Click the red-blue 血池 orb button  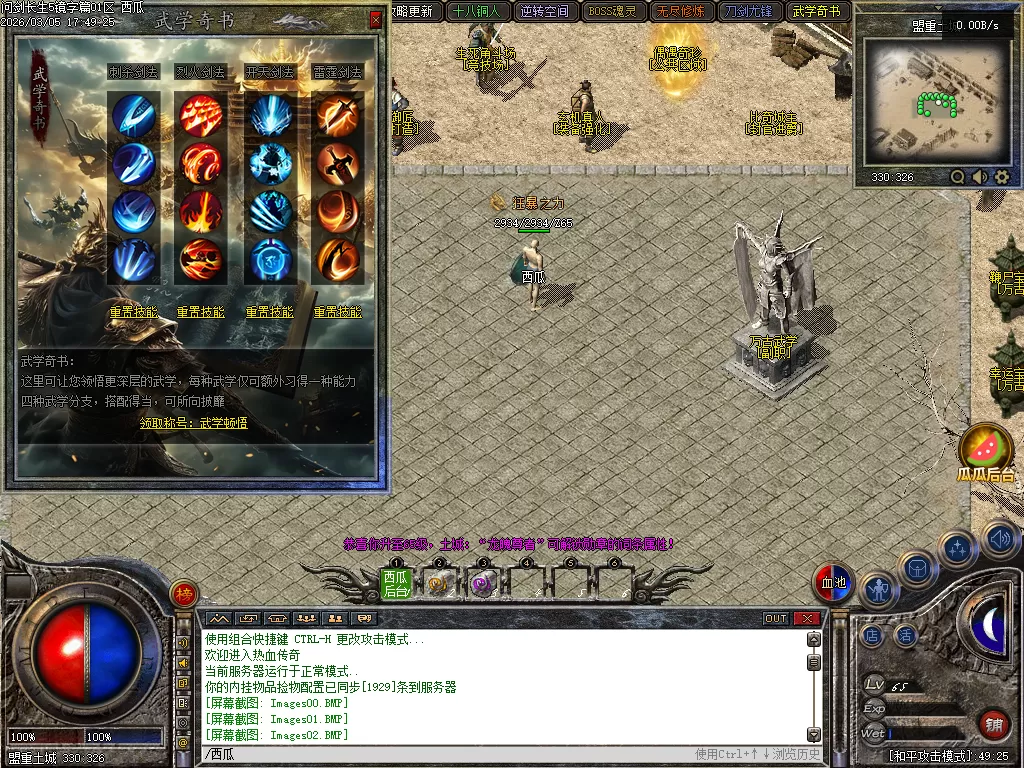[x=832, y=583]
